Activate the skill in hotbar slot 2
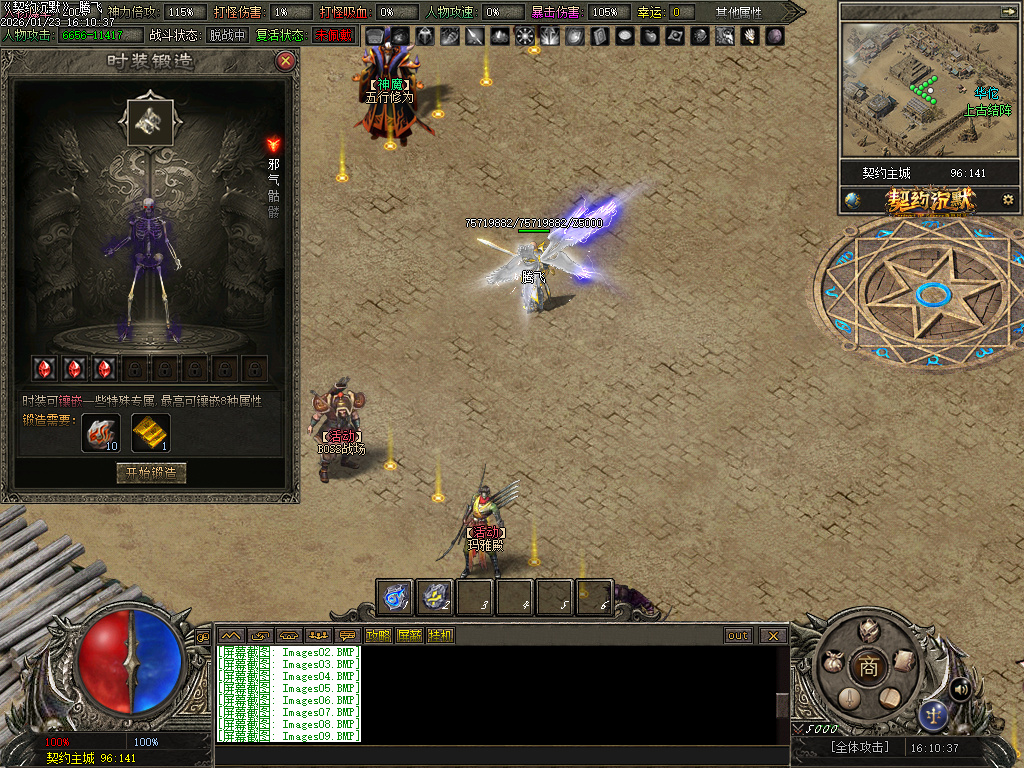This screenshot has width=1024, height=768. tap(435, 597)
